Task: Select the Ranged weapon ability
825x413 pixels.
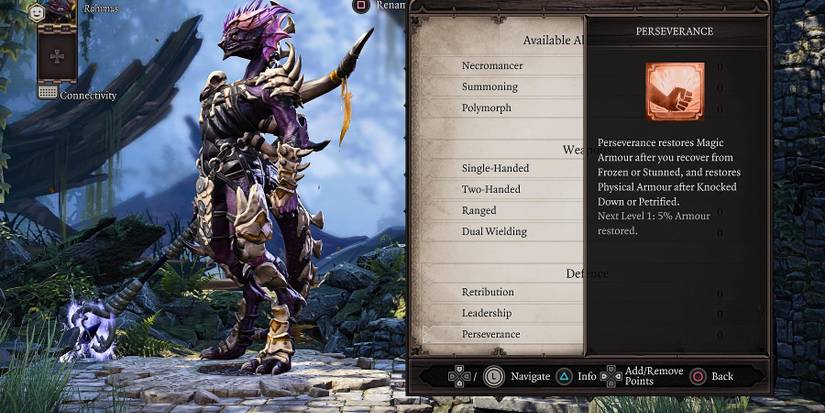Action: click(479, 210)
